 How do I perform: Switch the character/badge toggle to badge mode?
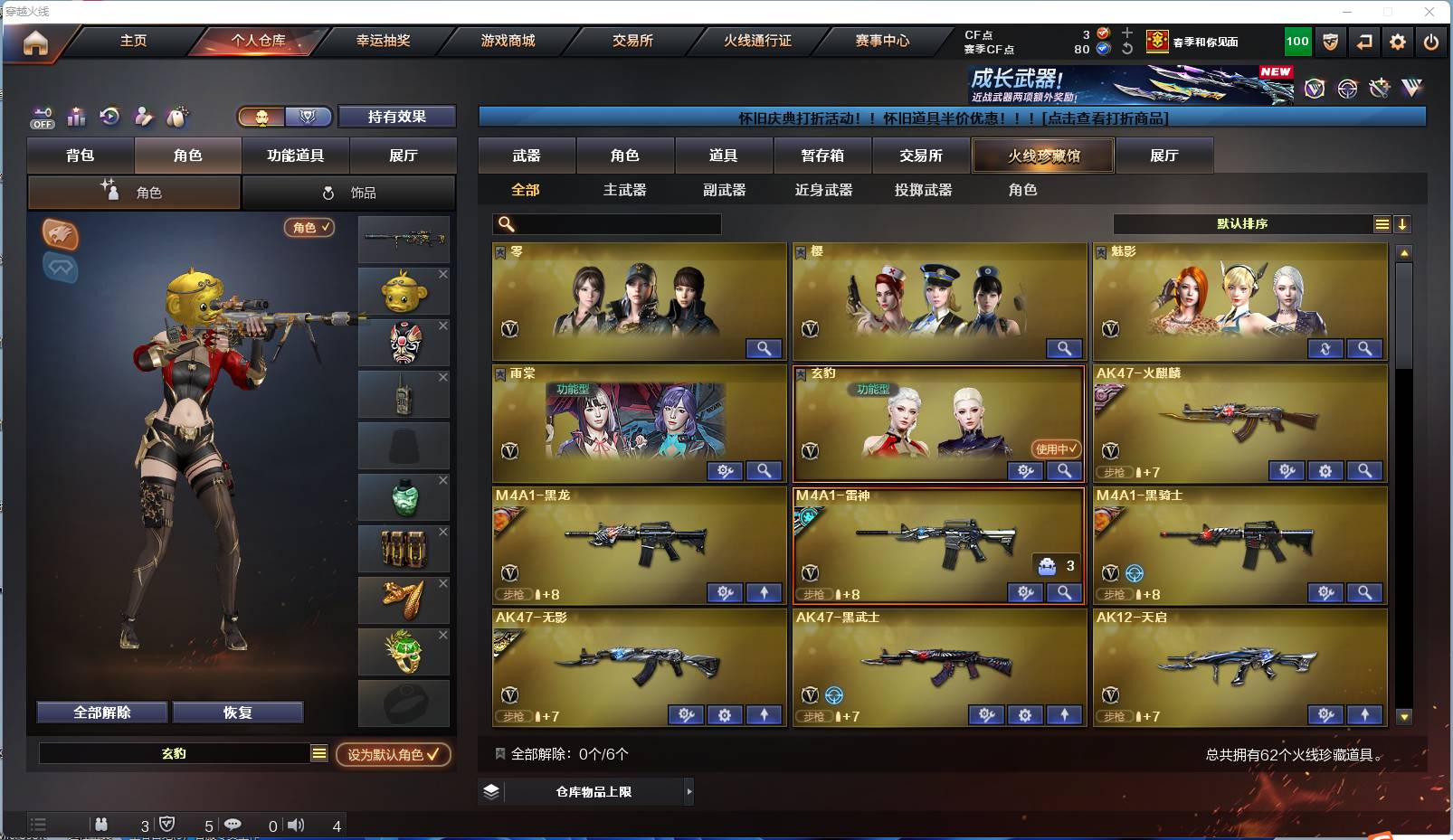point(308,118)
